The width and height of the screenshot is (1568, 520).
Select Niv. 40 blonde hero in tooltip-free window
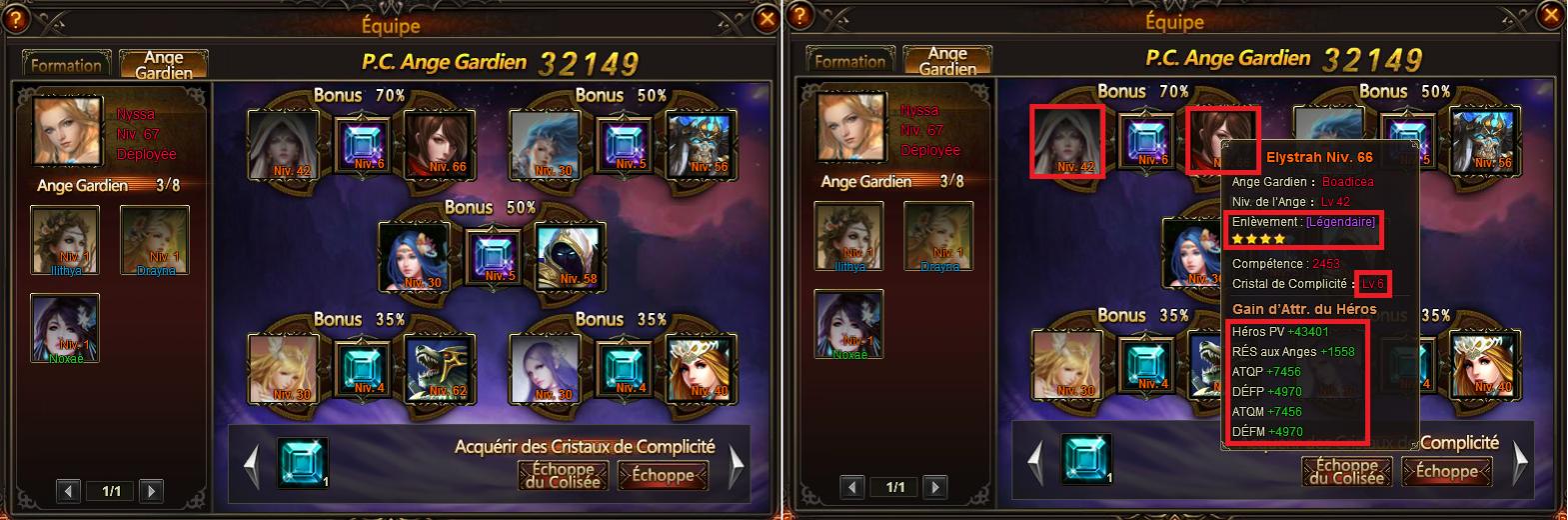pyautogui.click(x=699, y=368)
